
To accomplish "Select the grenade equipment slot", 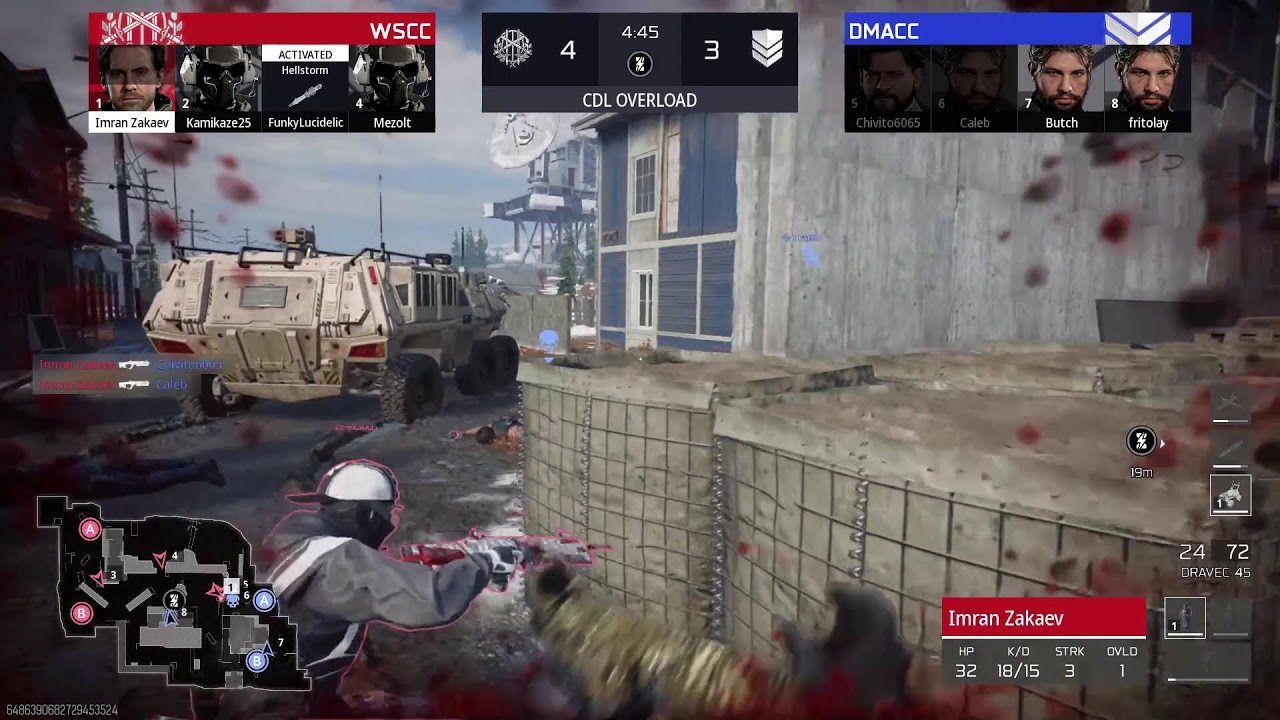I will 1185,618.
